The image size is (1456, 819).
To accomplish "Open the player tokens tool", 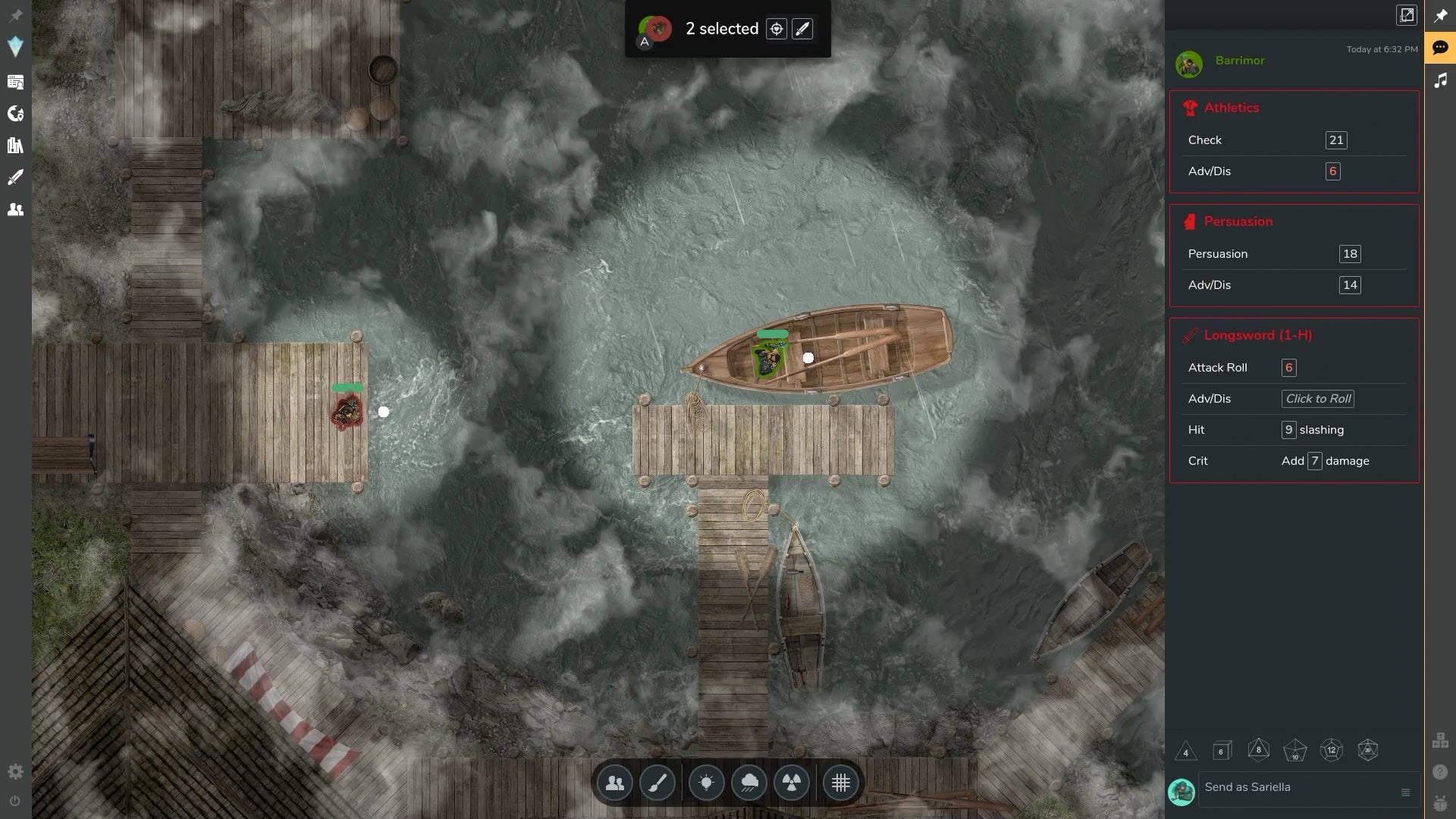I will (614, 783).
